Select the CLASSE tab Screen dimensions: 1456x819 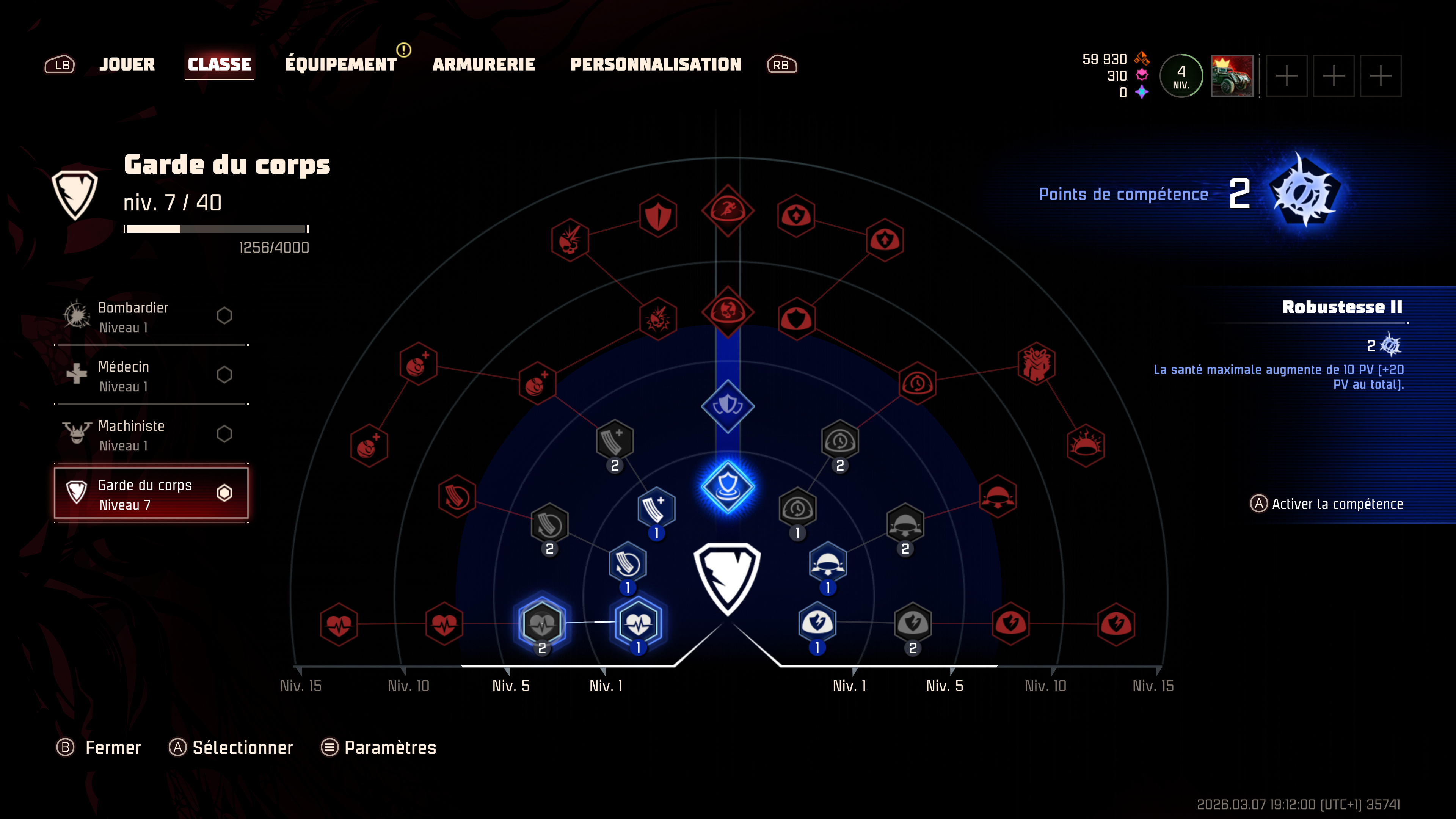pos(219,64)
